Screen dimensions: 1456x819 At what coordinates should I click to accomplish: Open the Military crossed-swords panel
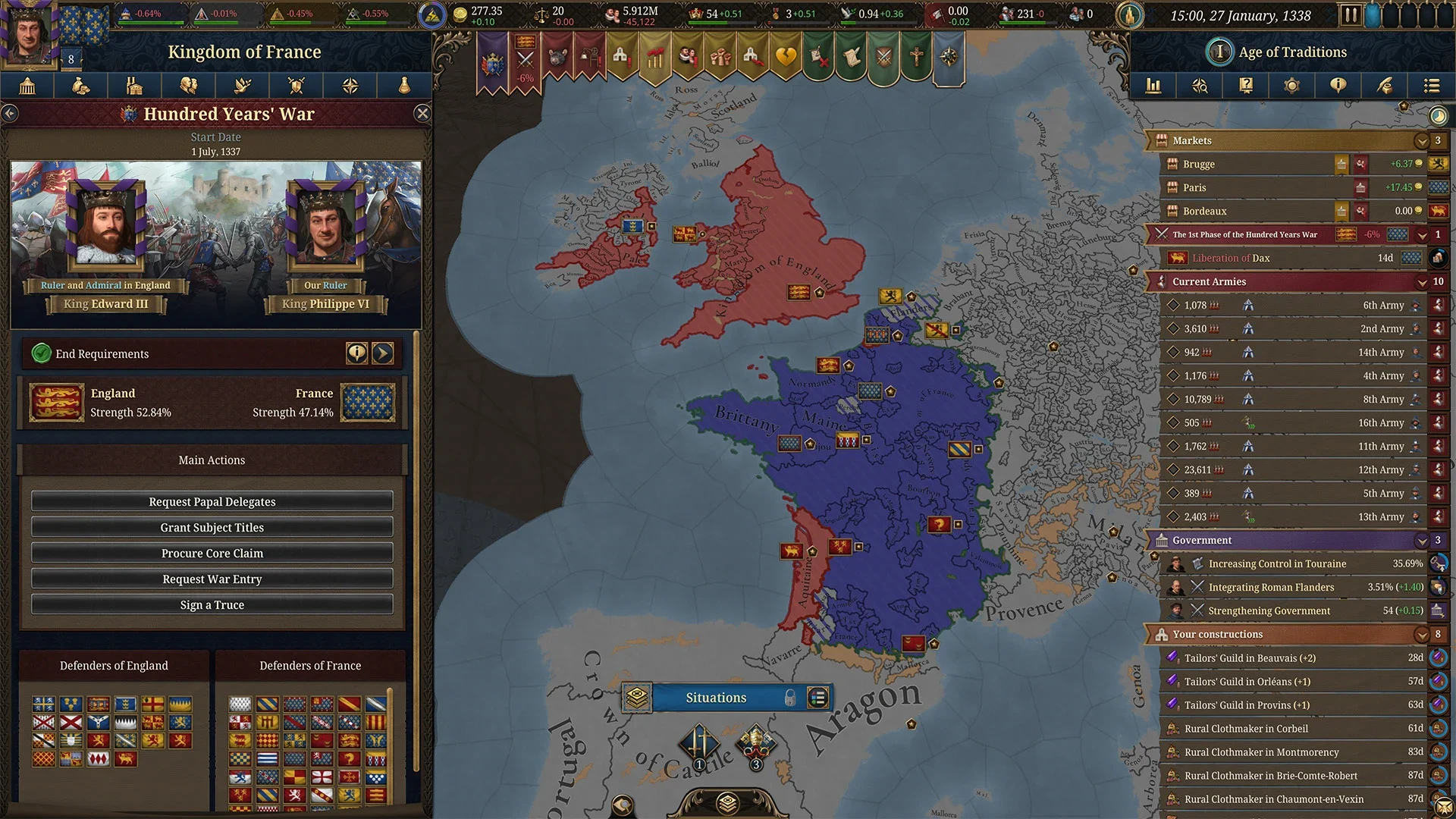point(296,86)
